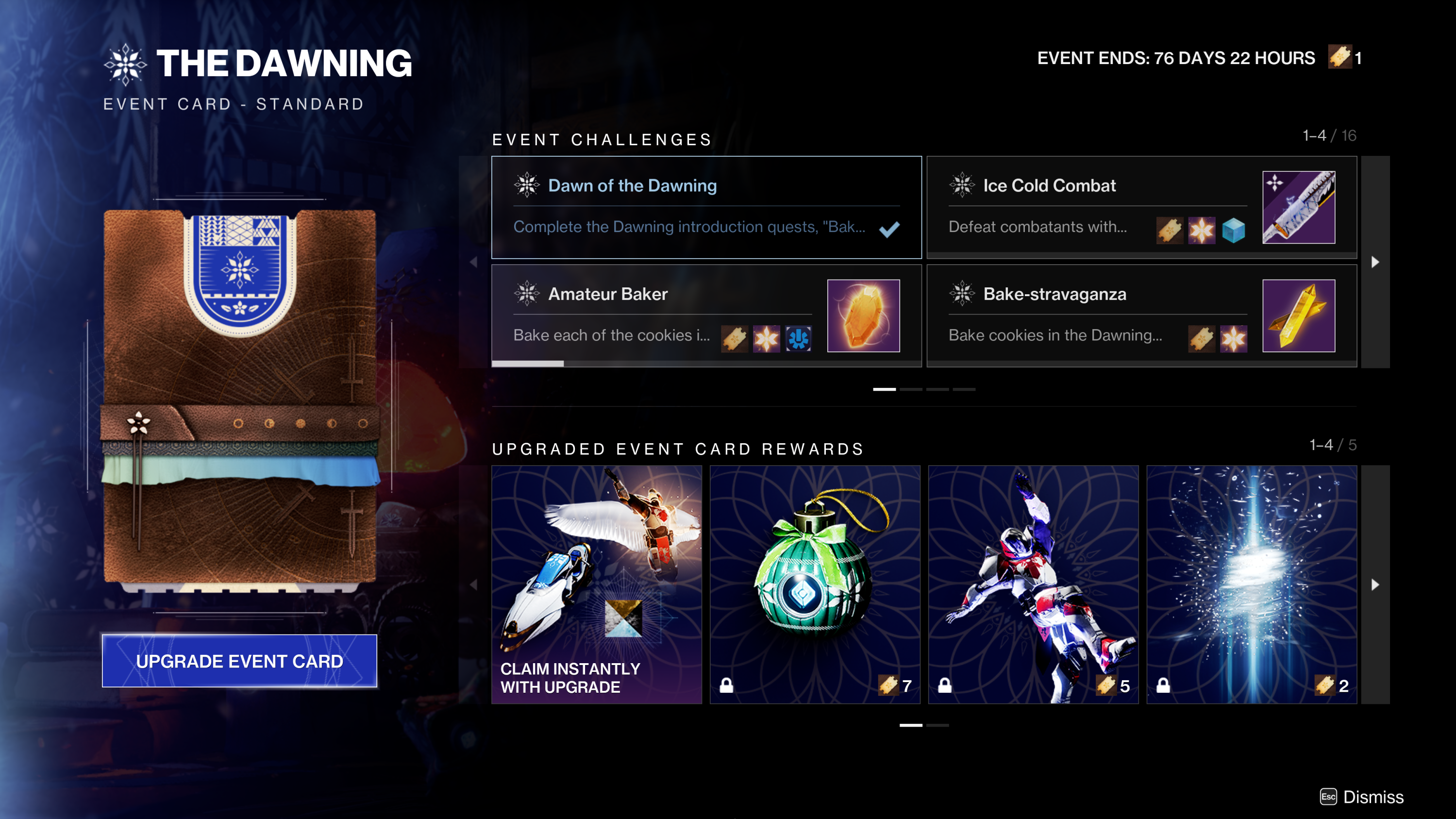Viewport: 1456px width, 819px height.
Task: Click the ticket icon beside the event timer
Action: pos(1339,57)
